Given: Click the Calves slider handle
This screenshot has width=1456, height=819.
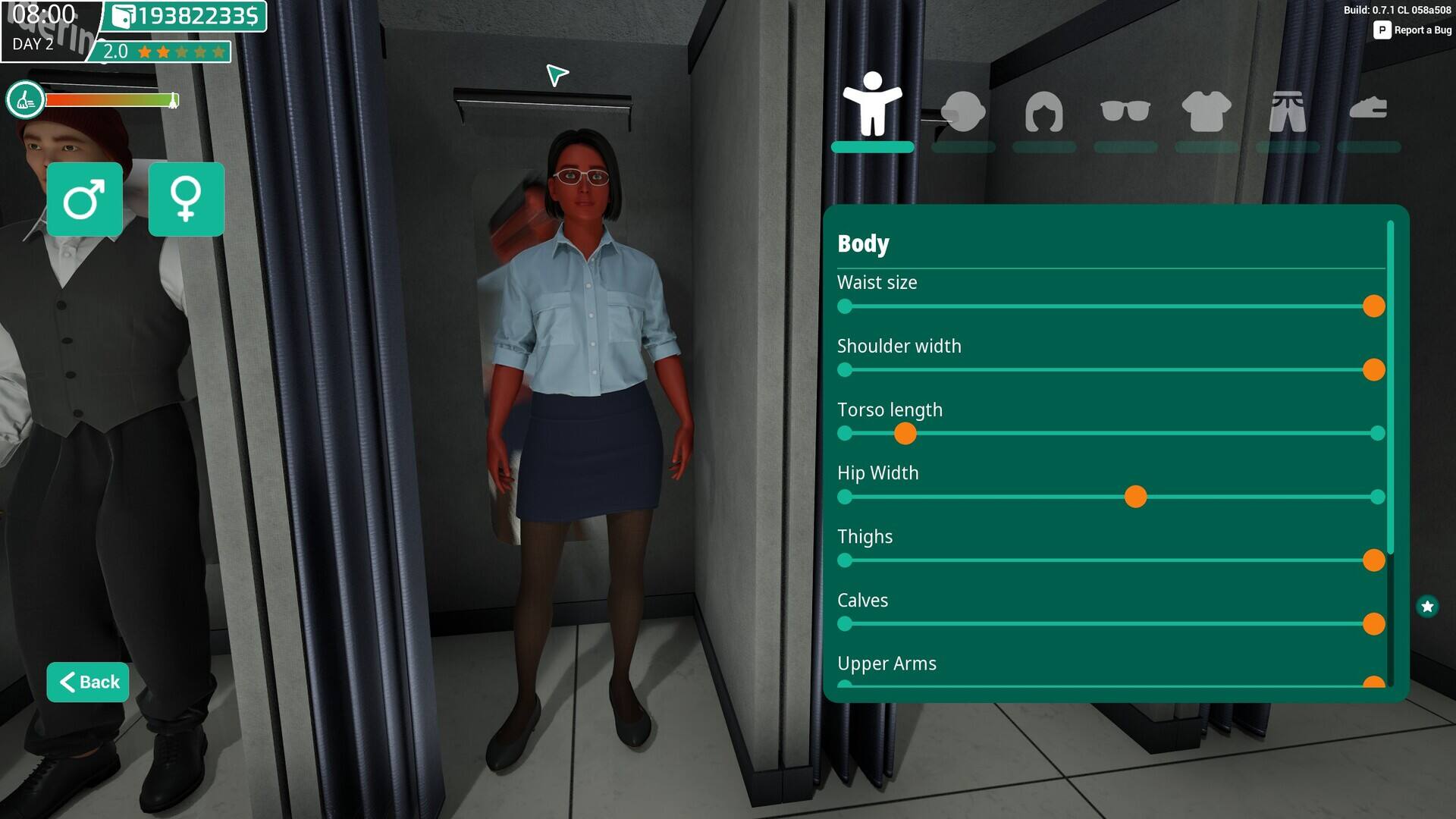Looking at the screenshot, I should click(1373, 624).
